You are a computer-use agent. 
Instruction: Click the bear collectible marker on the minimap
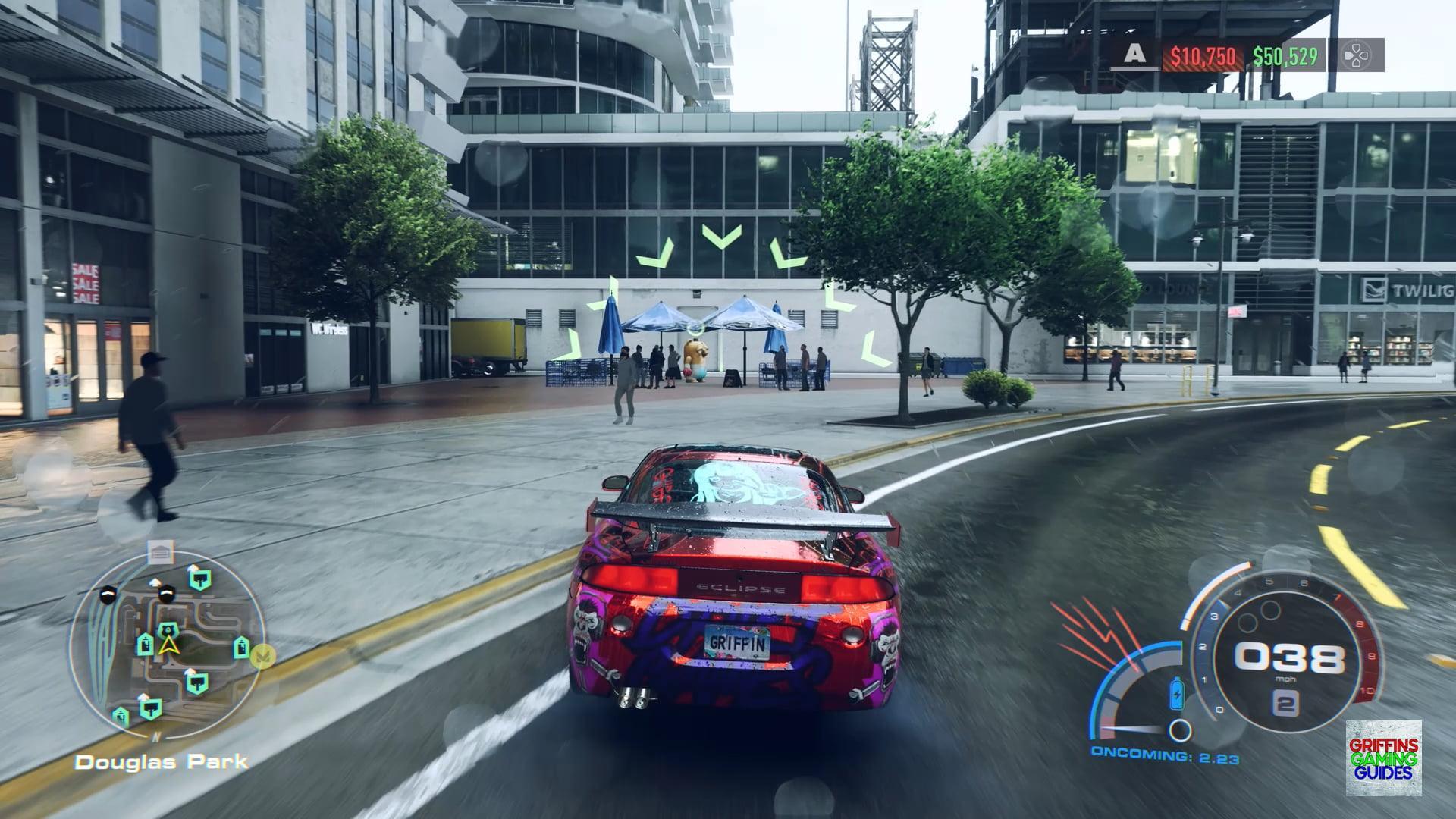click(168, 629)
